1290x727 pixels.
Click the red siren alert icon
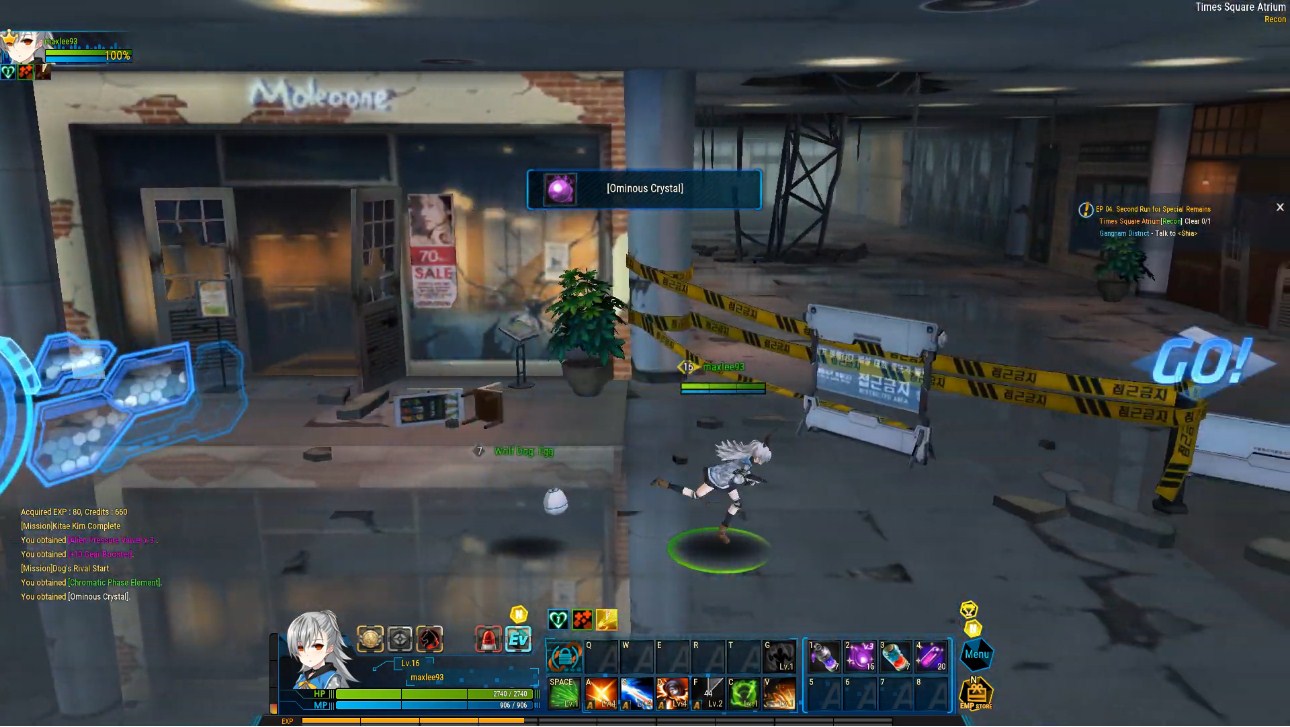point(488,639)
